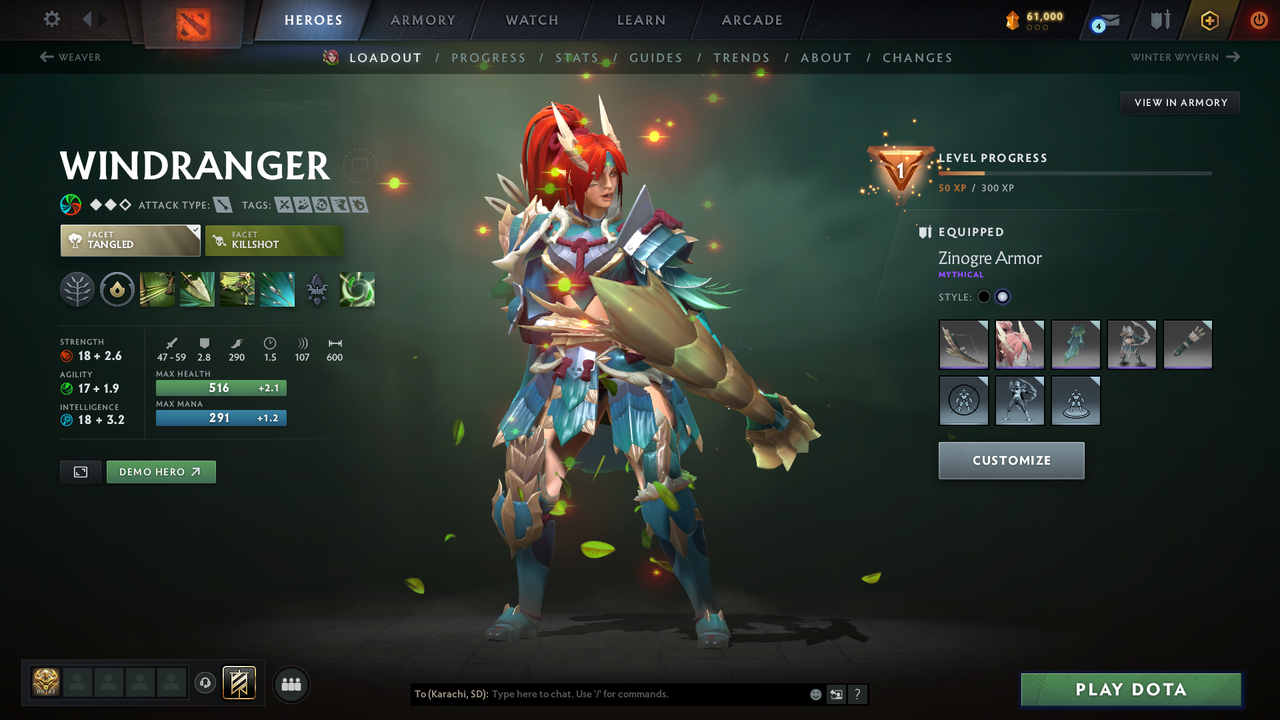The height and width of the screenshot is (720, 1280).
Task: Switch to the Killshot facet
Action: pos(275,240)
